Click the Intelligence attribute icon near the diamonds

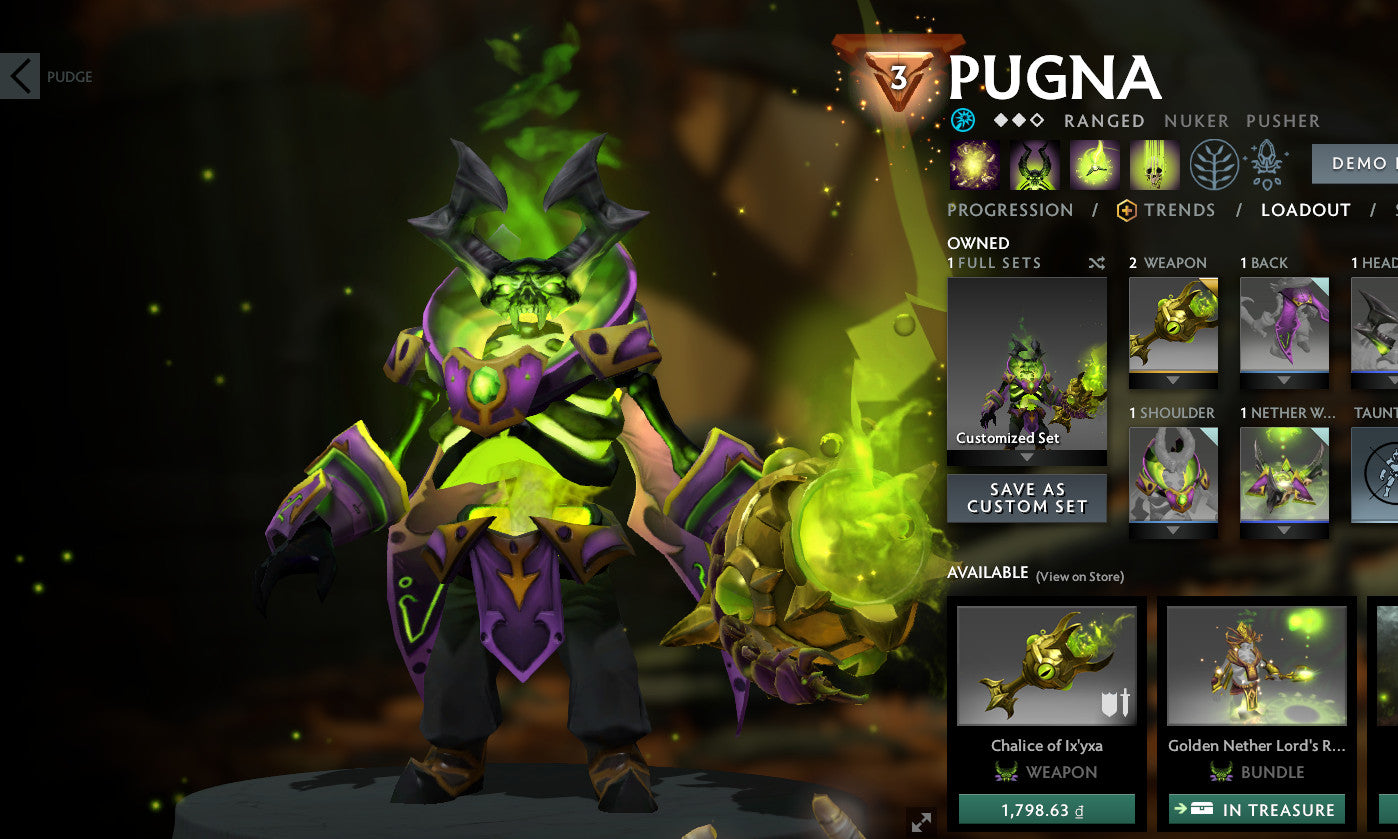962,121
